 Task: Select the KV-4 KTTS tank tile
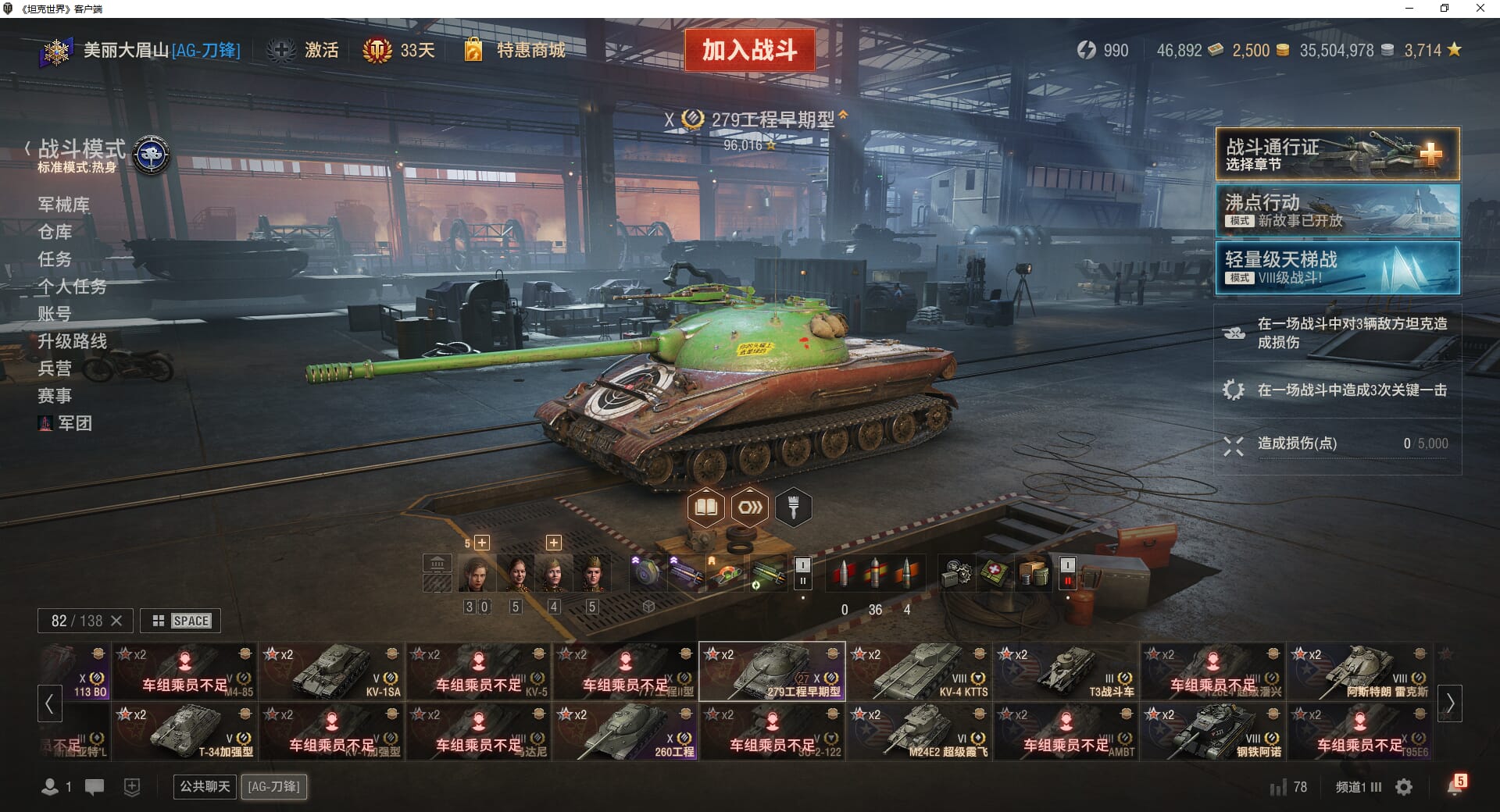click(x=920, y=671)
